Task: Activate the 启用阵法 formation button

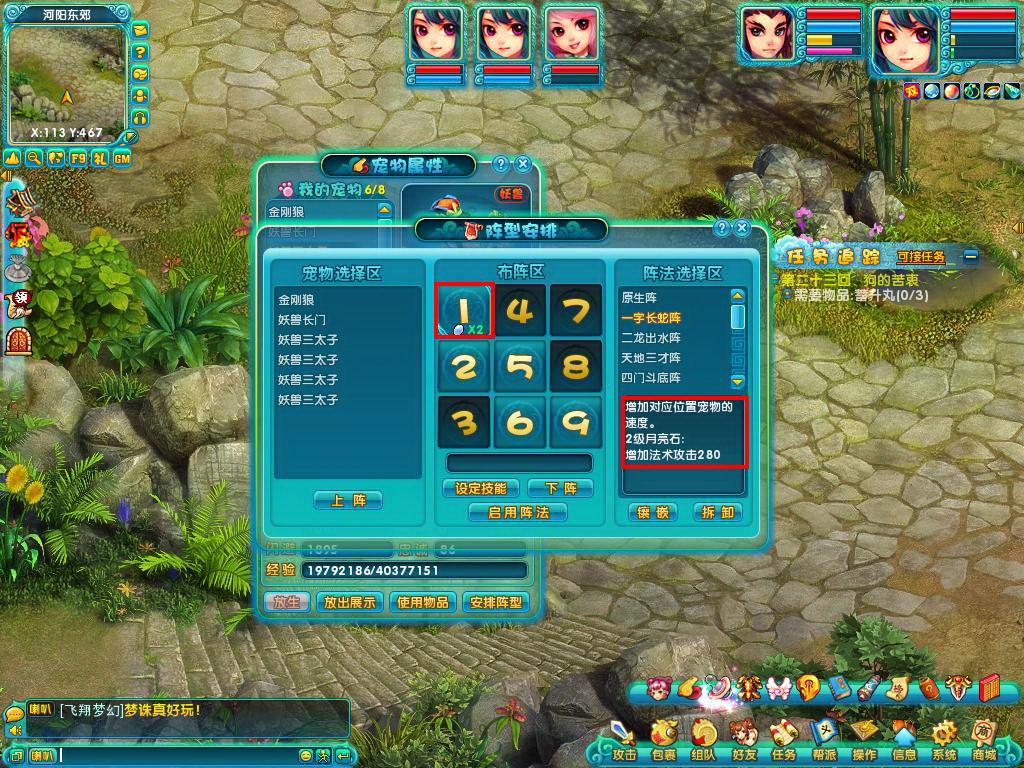Action: click(x=518, y=512)
